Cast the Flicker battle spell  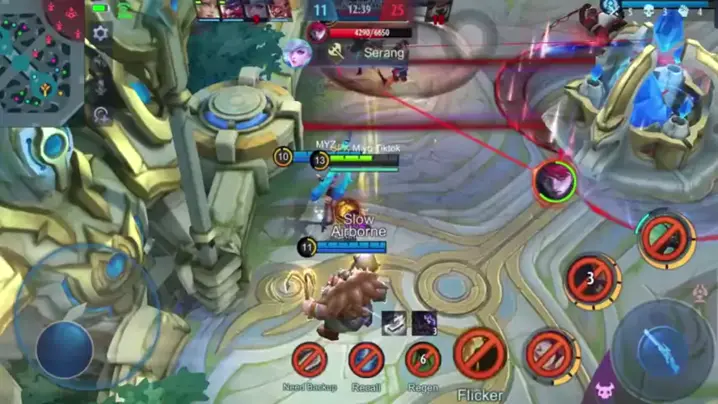coord(480,354)
